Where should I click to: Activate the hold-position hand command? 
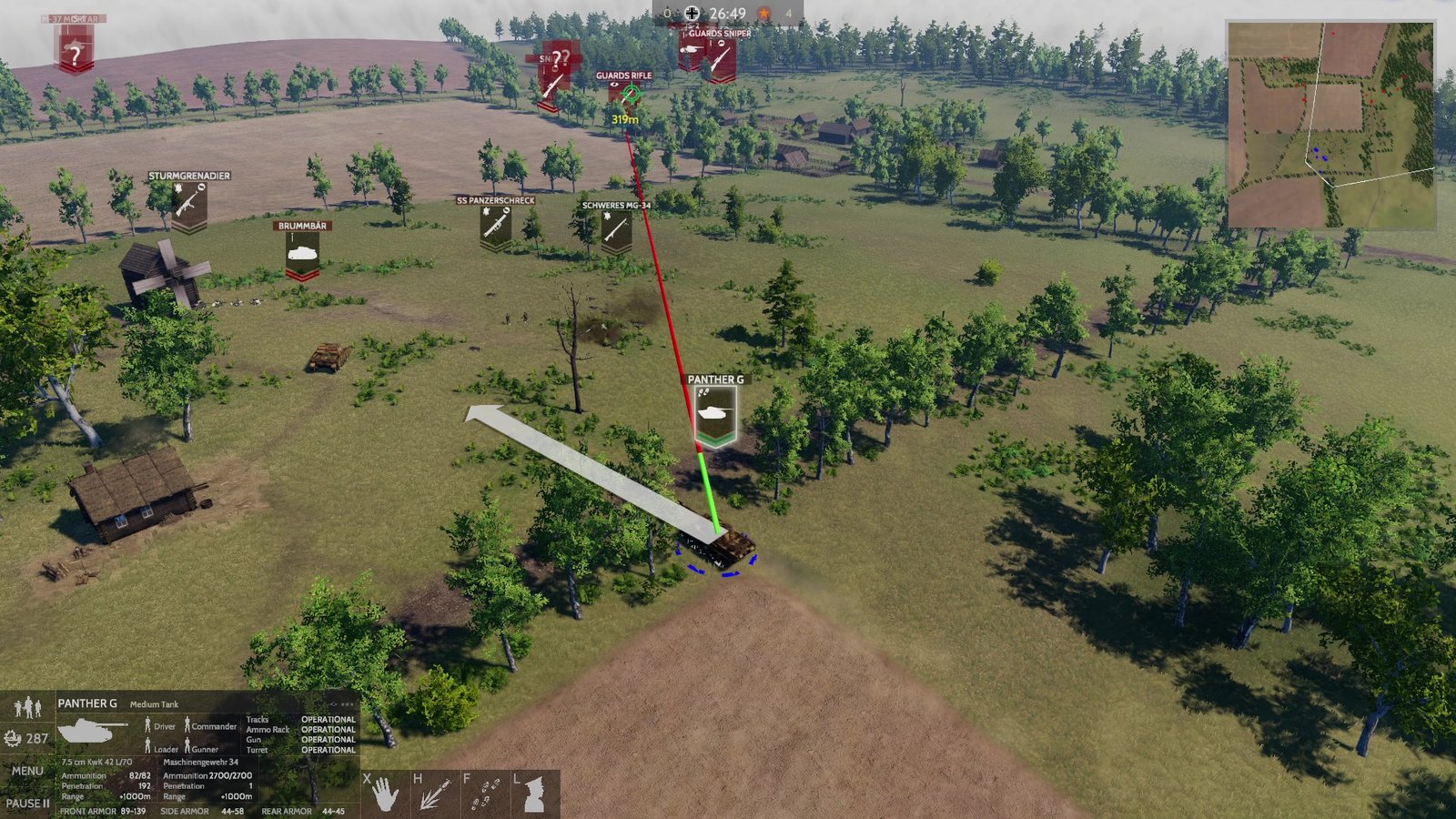(x=385, y=794)
